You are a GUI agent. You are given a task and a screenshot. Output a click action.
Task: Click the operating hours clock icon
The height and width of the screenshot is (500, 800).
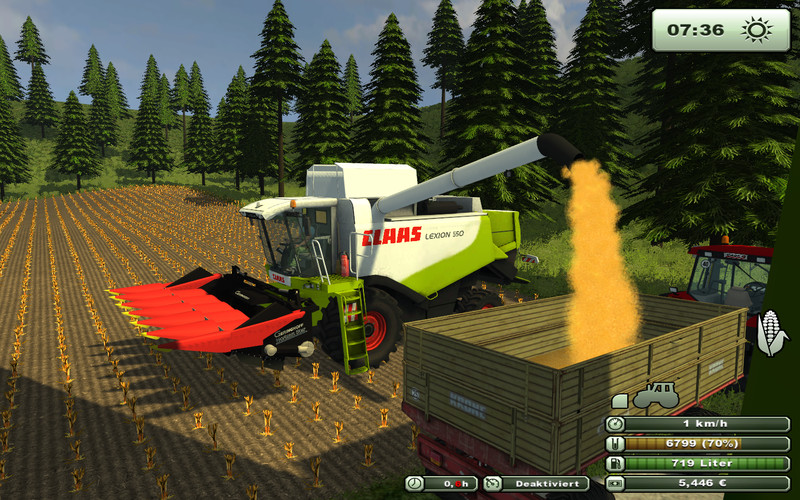tap(416, 484)
